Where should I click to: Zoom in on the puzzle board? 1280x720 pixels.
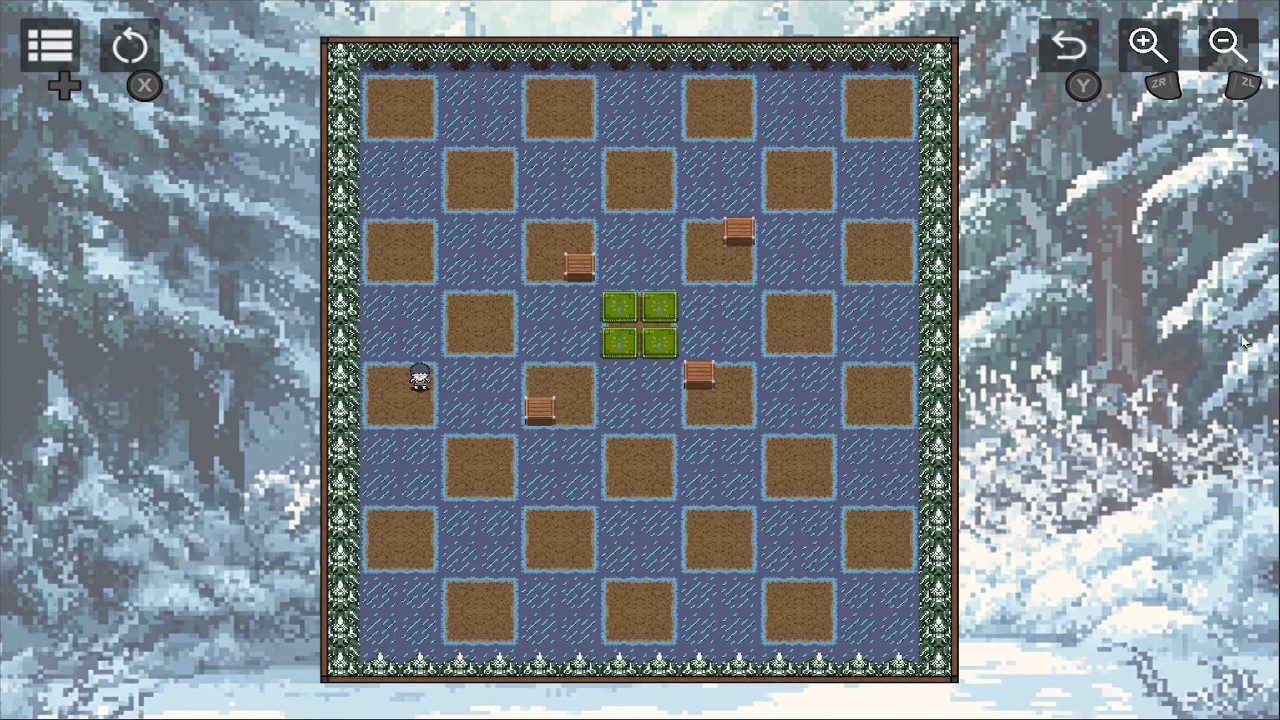point(1148,44)
